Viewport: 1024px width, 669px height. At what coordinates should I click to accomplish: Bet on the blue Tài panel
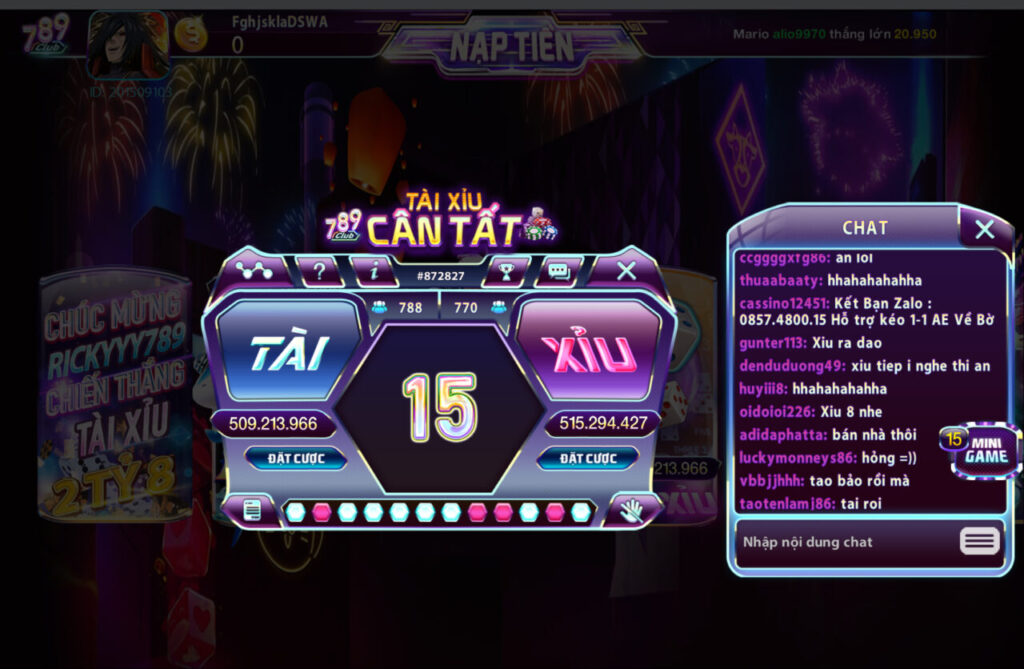coord(289,352)
